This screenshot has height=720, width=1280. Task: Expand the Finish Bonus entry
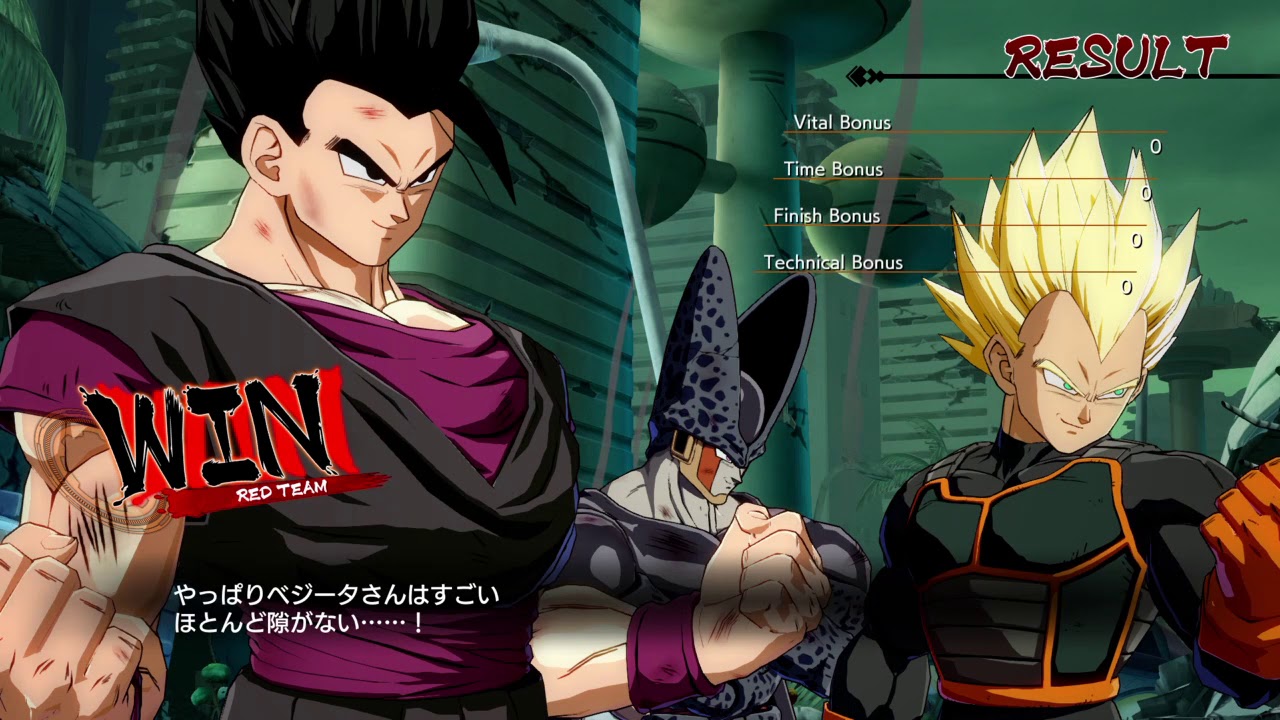click(x=826, y=216)
